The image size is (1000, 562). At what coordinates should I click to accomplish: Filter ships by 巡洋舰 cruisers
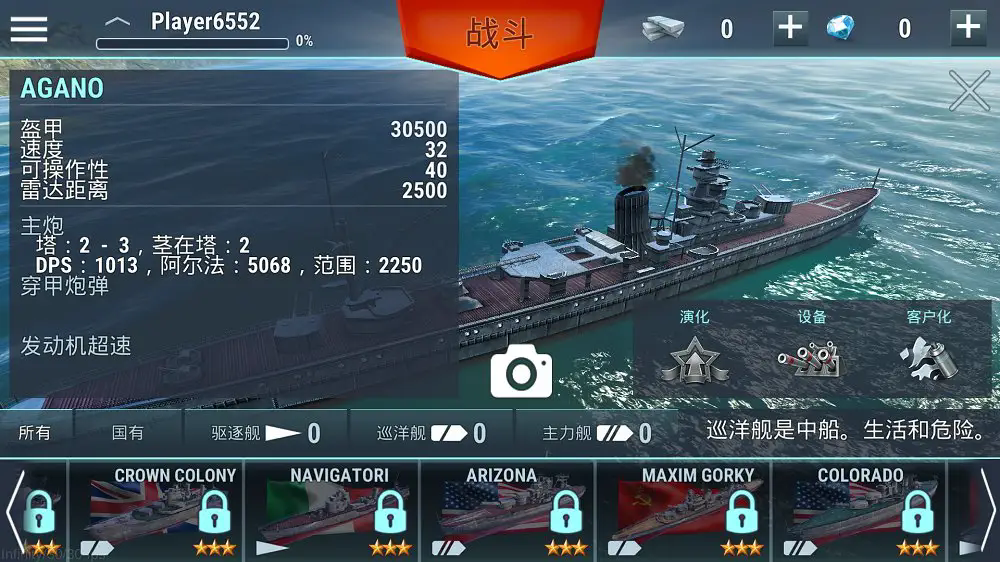[x=431, y=433]
